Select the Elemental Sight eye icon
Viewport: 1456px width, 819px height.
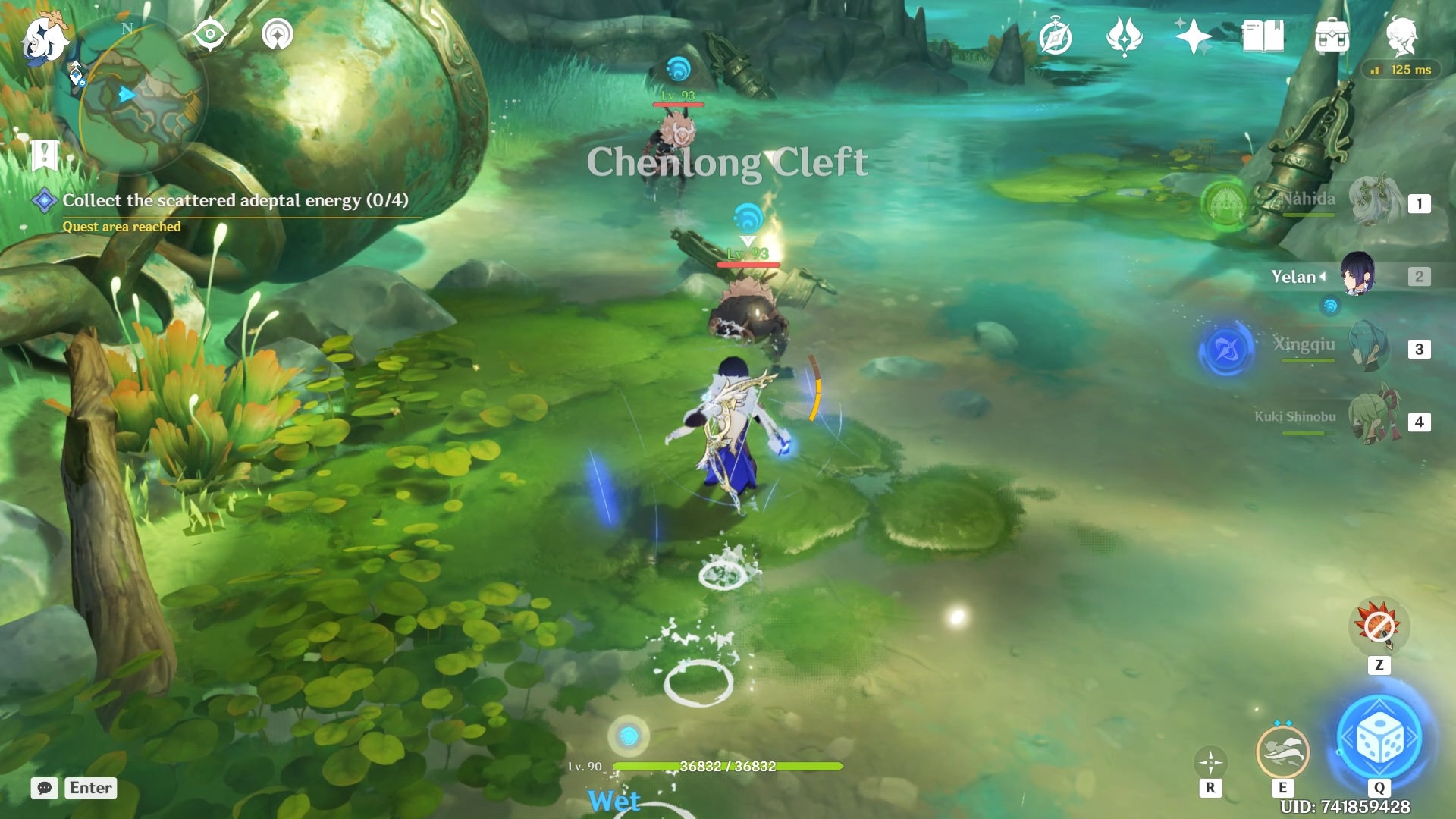(x=210, y=34)
